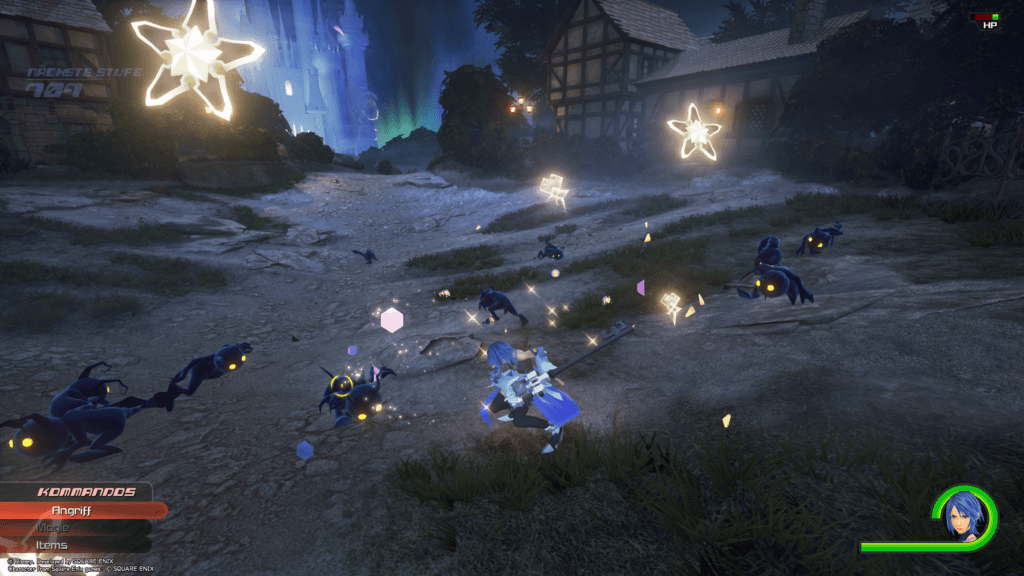1024x576 pixels.
Task: Click Aqua's character portrait
Action: [962, 516]
